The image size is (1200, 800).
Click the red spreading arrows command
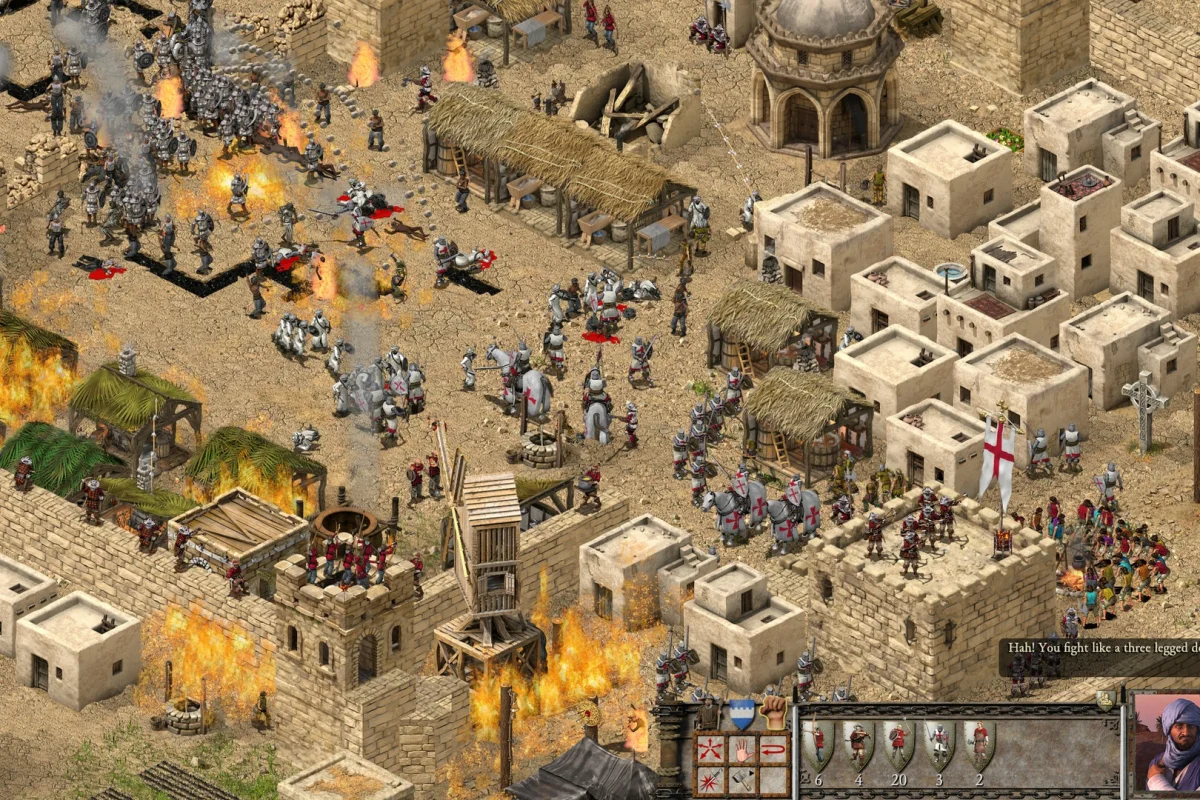point(712,747)
